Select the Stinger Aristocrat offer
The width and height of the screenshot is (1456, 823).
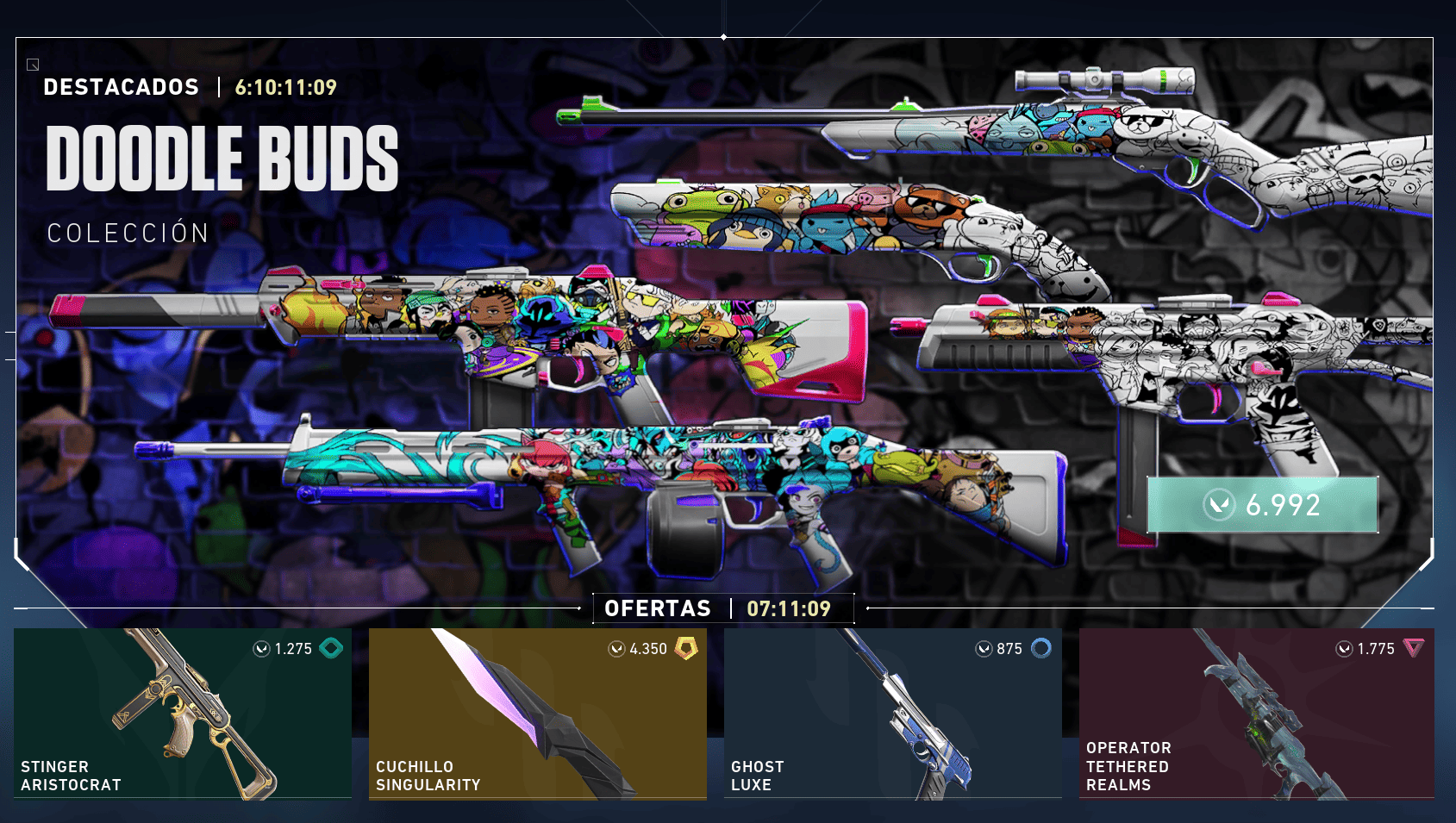183,714
